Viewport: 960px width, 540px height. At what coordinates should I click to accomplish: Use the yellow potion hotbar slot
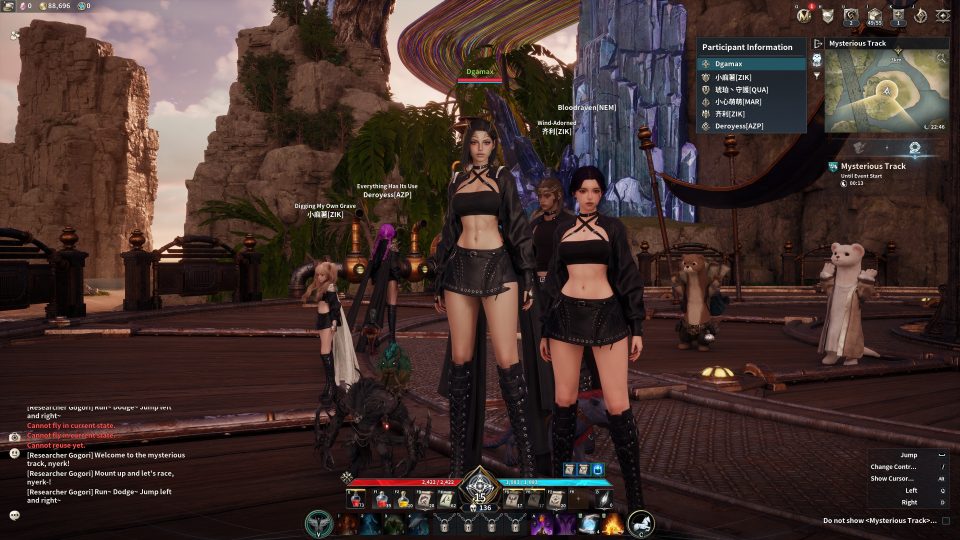[402, 499]
